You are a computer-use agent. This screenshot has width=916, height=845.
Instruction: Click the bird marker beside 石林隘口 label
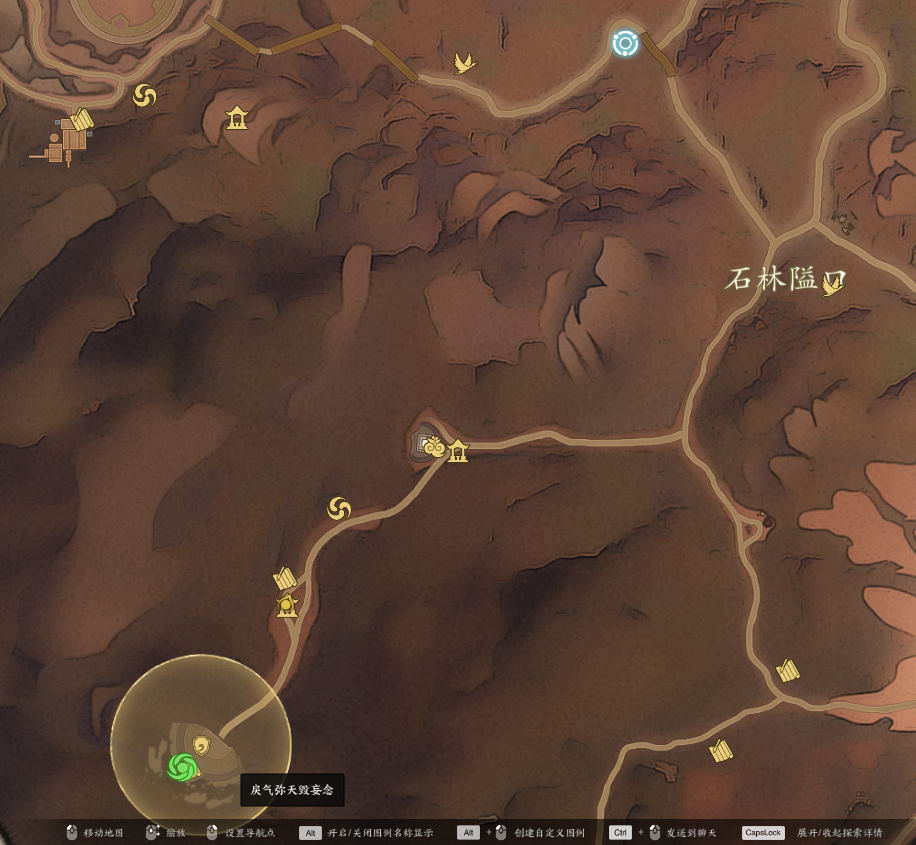[x=831, y=286]
